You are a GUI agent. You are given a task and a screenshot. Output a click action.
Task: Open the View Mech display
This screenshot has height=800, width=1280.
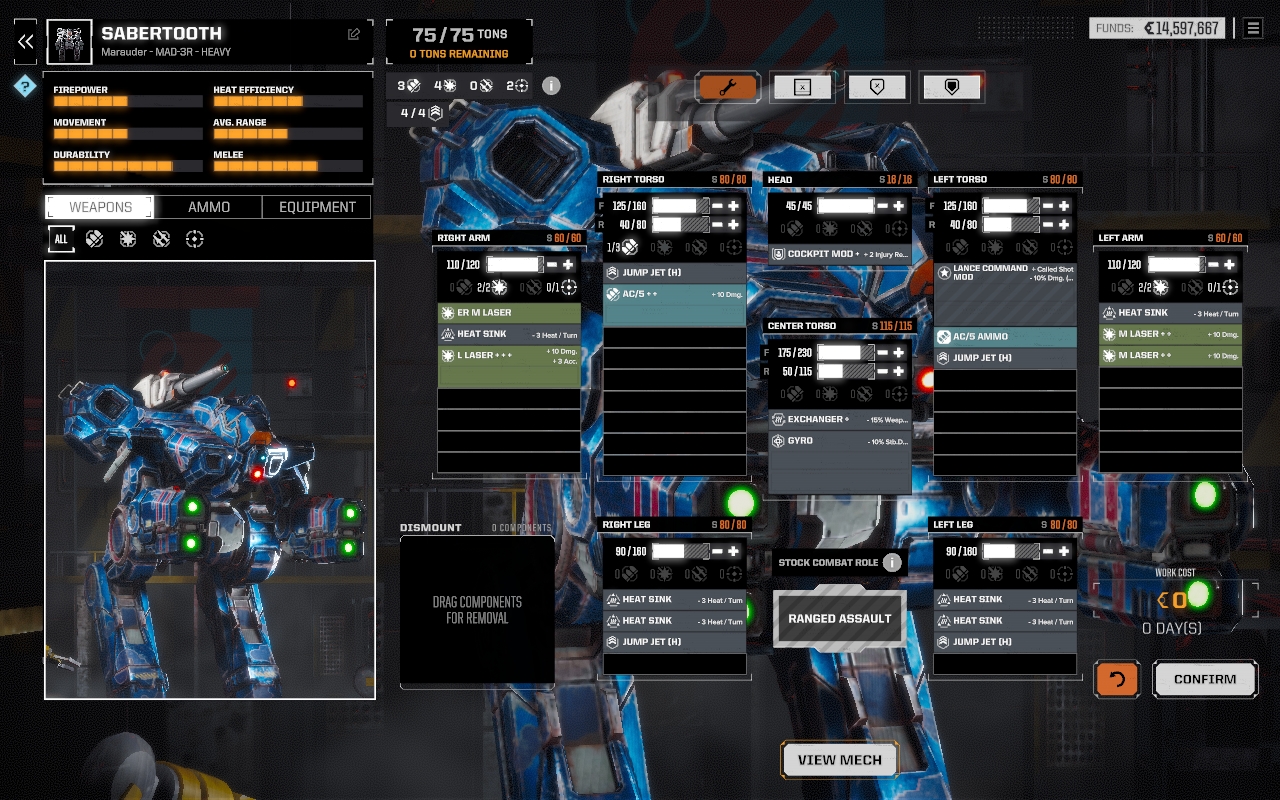pos(839,760)
